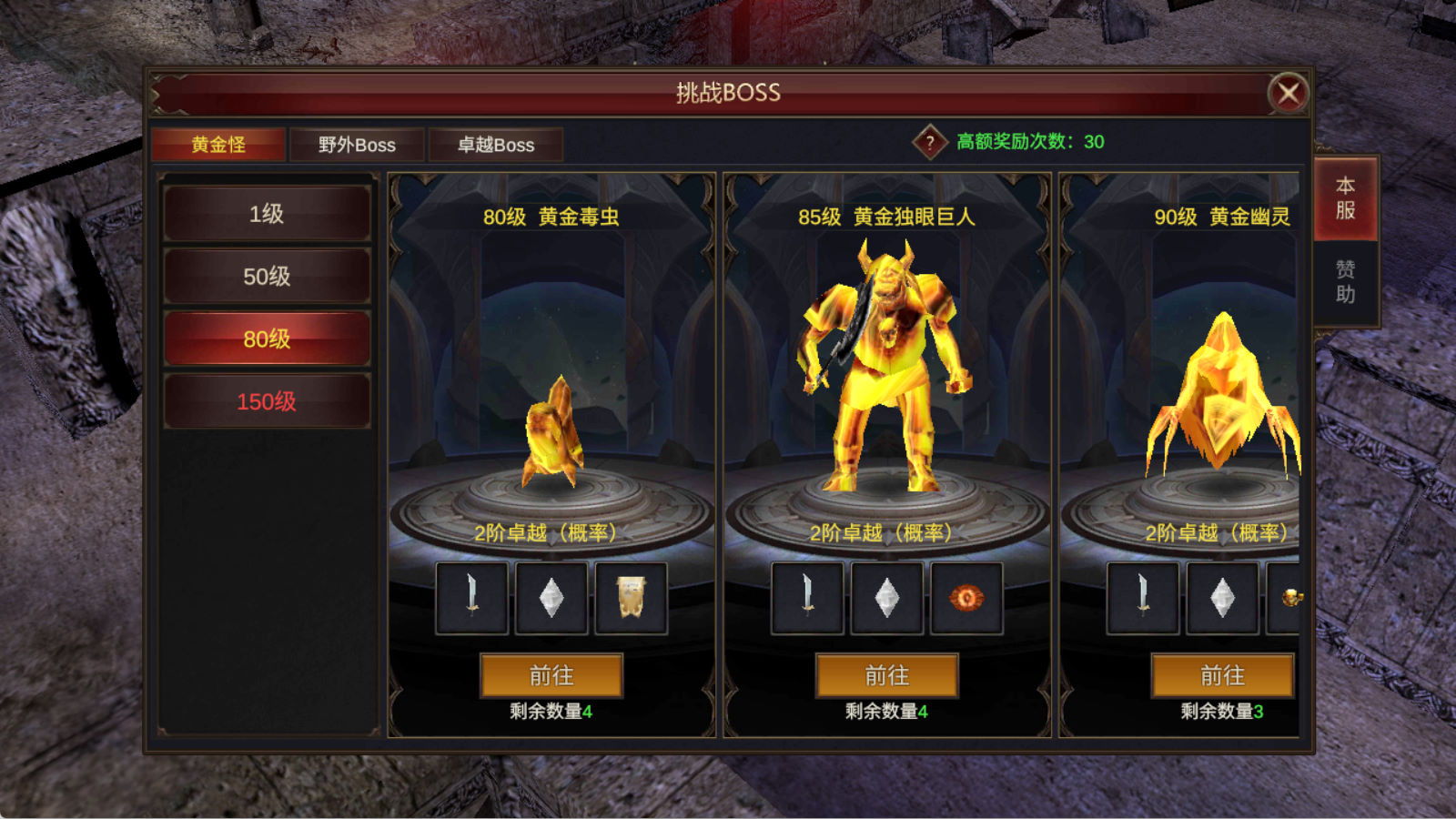Image resolution: width=1456 pixels, height=819 pixels.
Task: Switch to the 本服 side tab
Action: click(x=1345, y=198)
